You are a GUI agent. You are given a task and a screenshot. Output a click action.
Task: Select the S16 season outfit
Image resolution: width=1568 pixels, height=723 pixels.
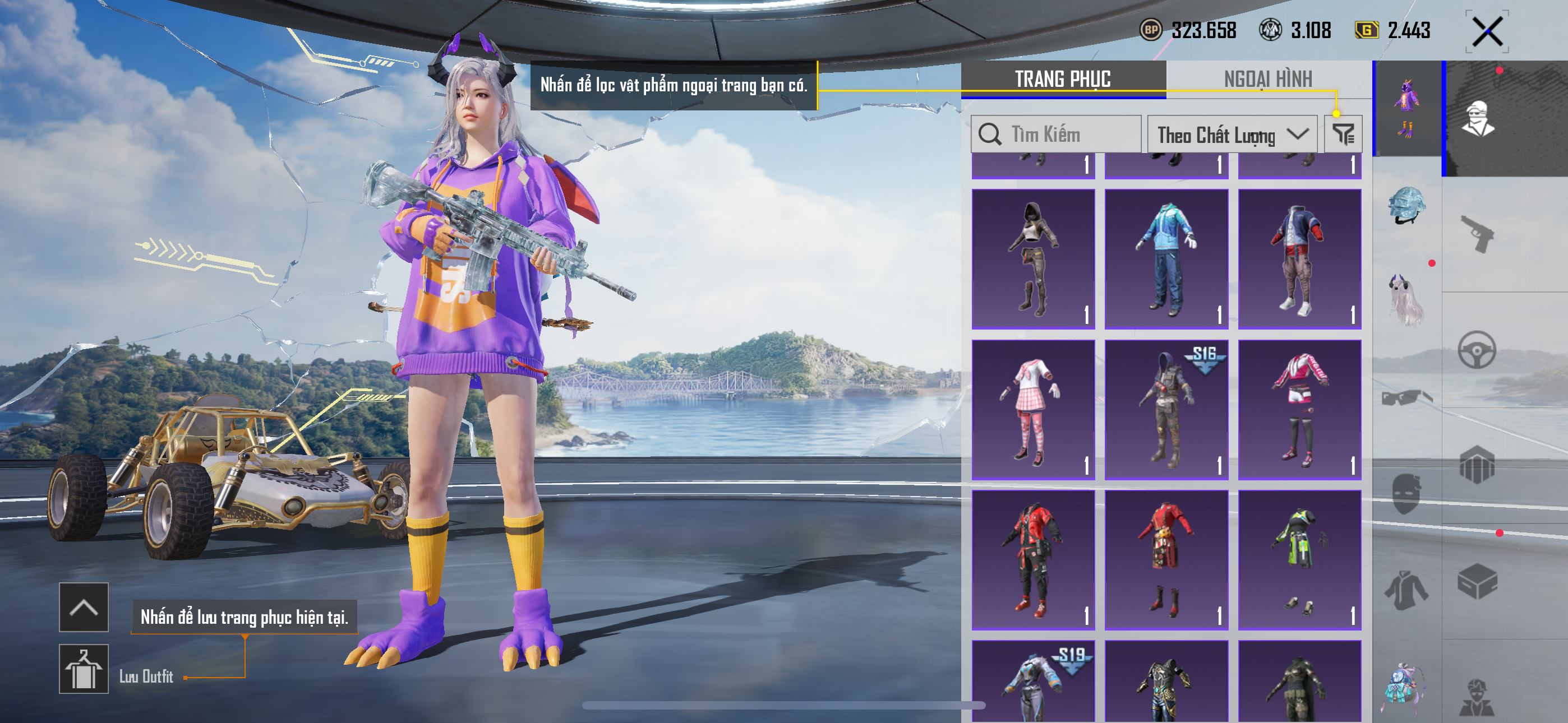pos(1166,410)
